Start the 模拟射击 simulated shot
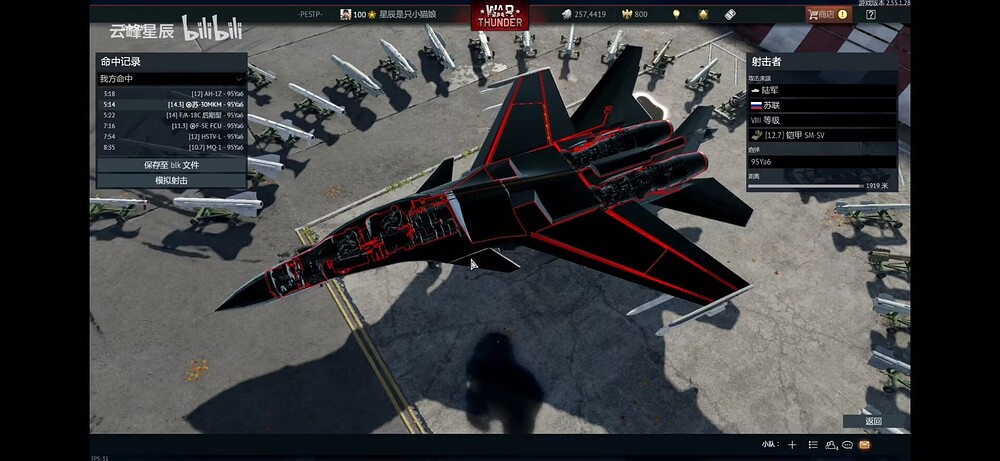This screenshot has height=461, width=1000. 171,180
